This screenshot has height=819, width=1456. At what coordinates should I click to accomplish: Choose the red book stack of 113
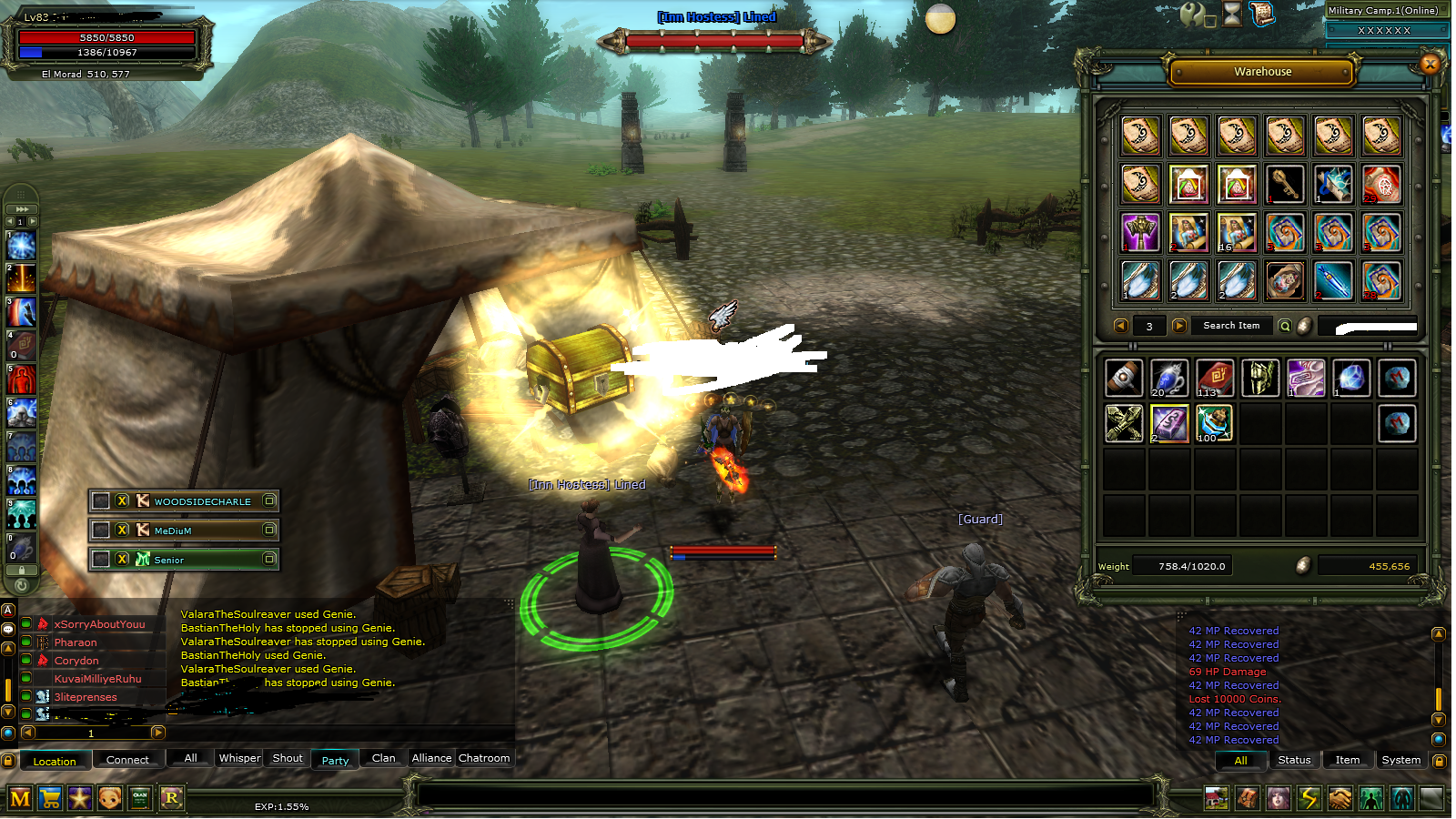pos(1215,378)
